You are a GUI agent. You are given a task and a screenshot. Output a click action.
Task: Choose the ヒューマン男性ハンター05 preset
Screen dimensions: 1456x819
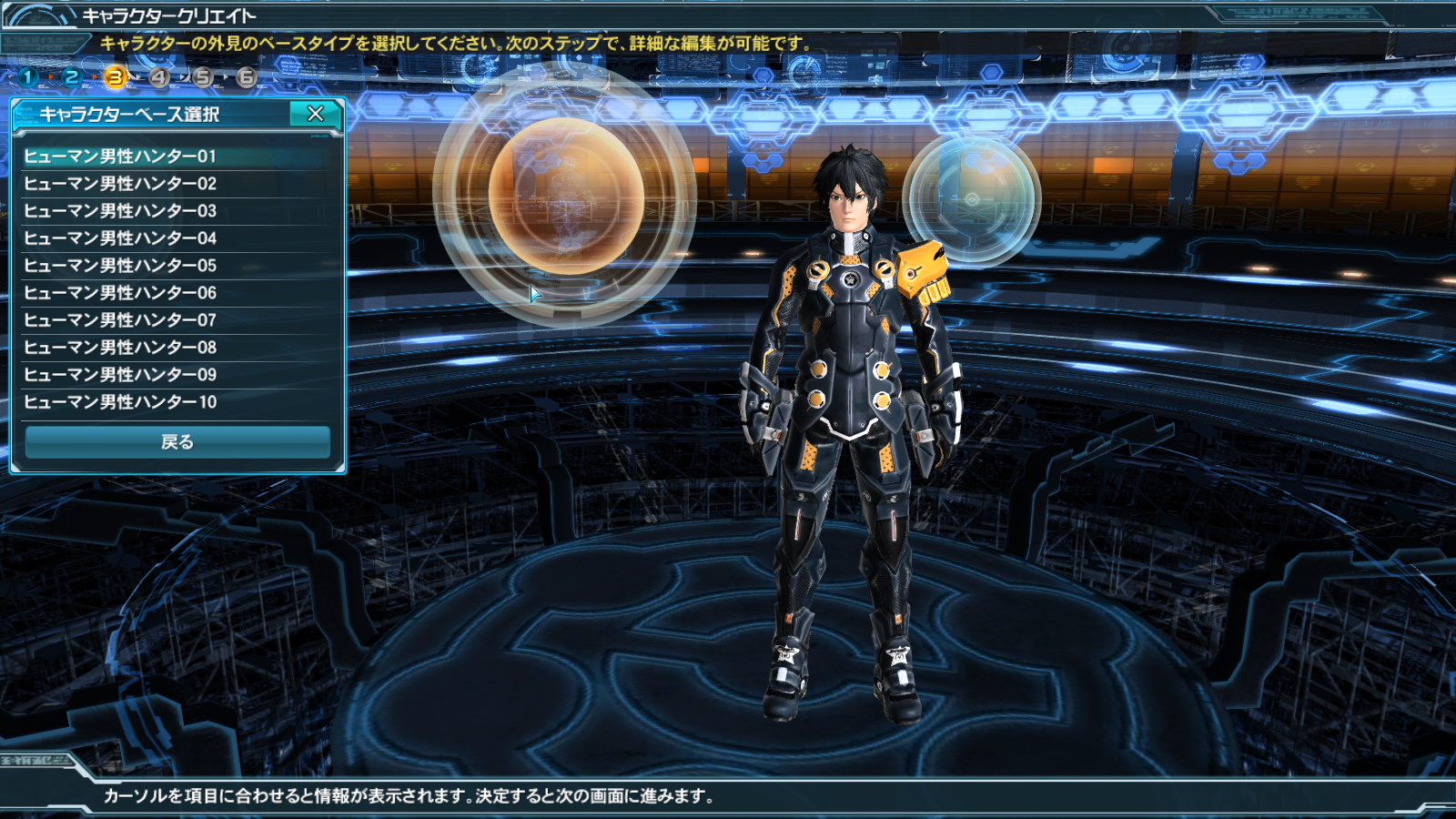(120, 266)
